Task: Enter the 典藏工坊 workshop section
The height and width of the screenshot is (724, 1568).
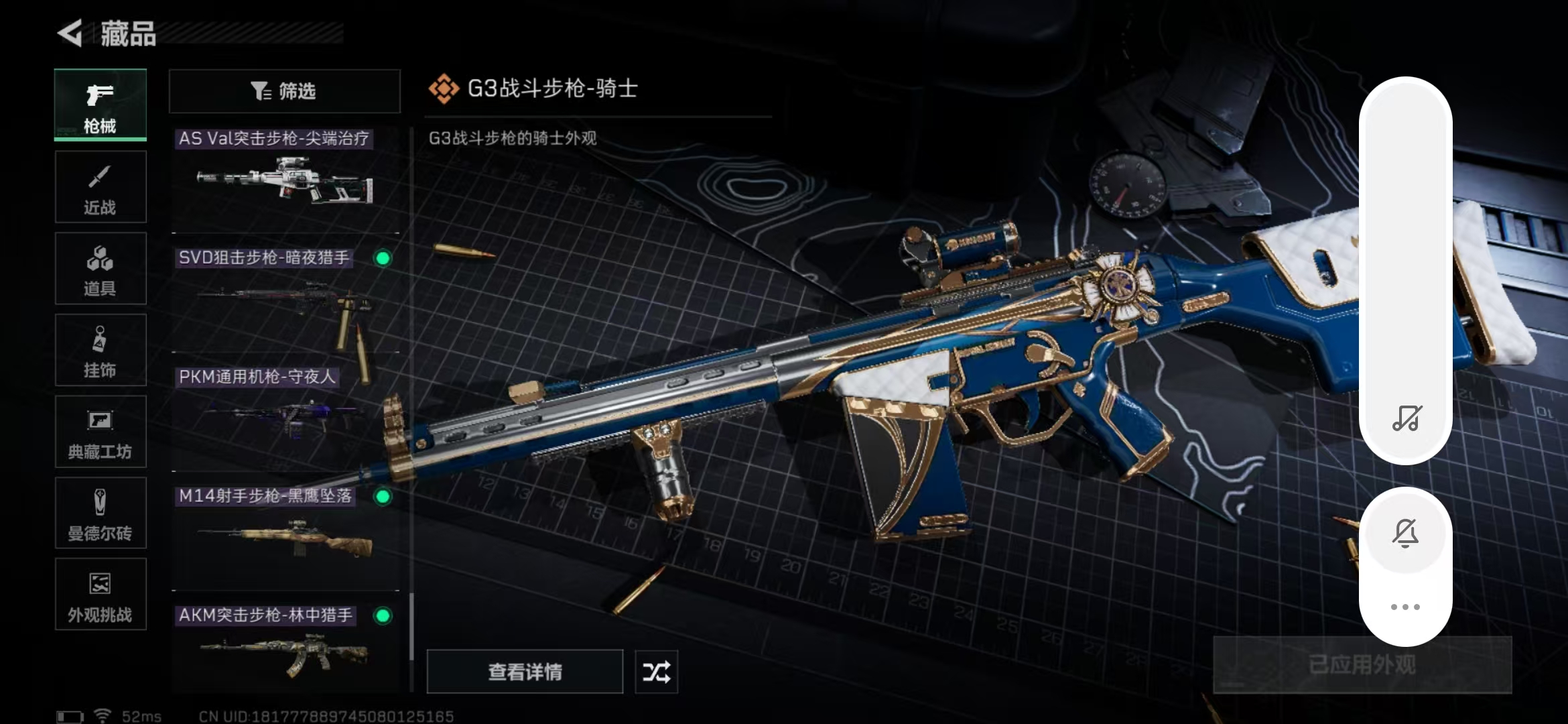Action: pyautogui.click(x=101, y=432)
